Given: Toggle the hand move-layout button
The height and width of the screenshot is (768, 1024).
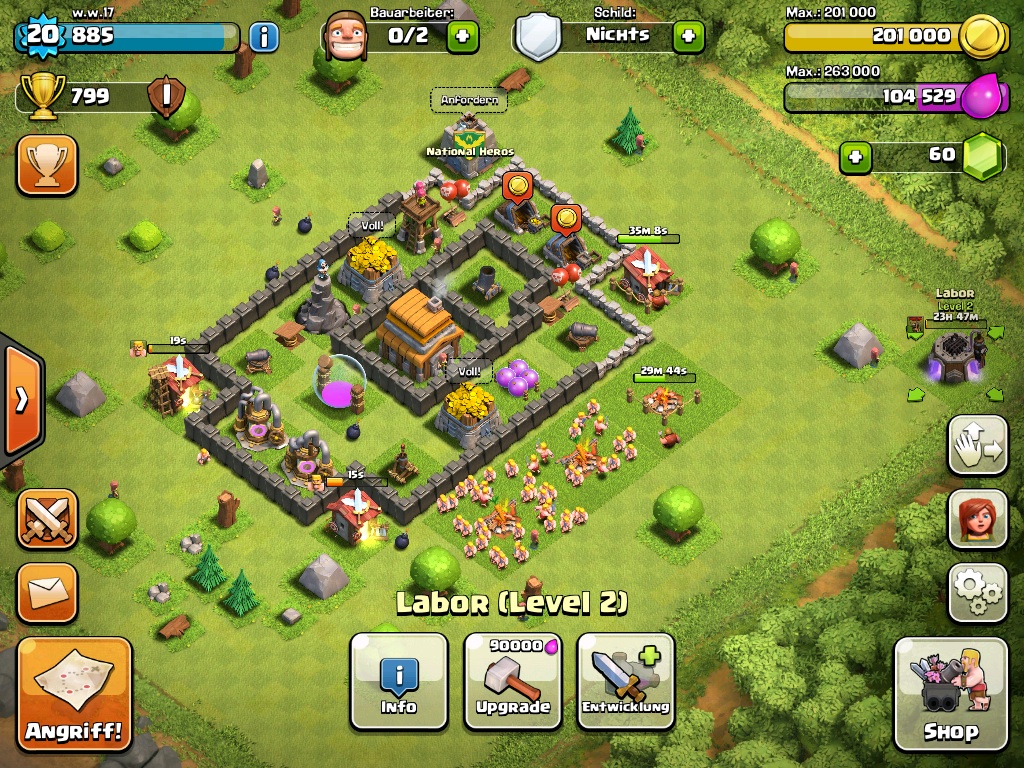Looking at the screenshot, I should 977,445.
